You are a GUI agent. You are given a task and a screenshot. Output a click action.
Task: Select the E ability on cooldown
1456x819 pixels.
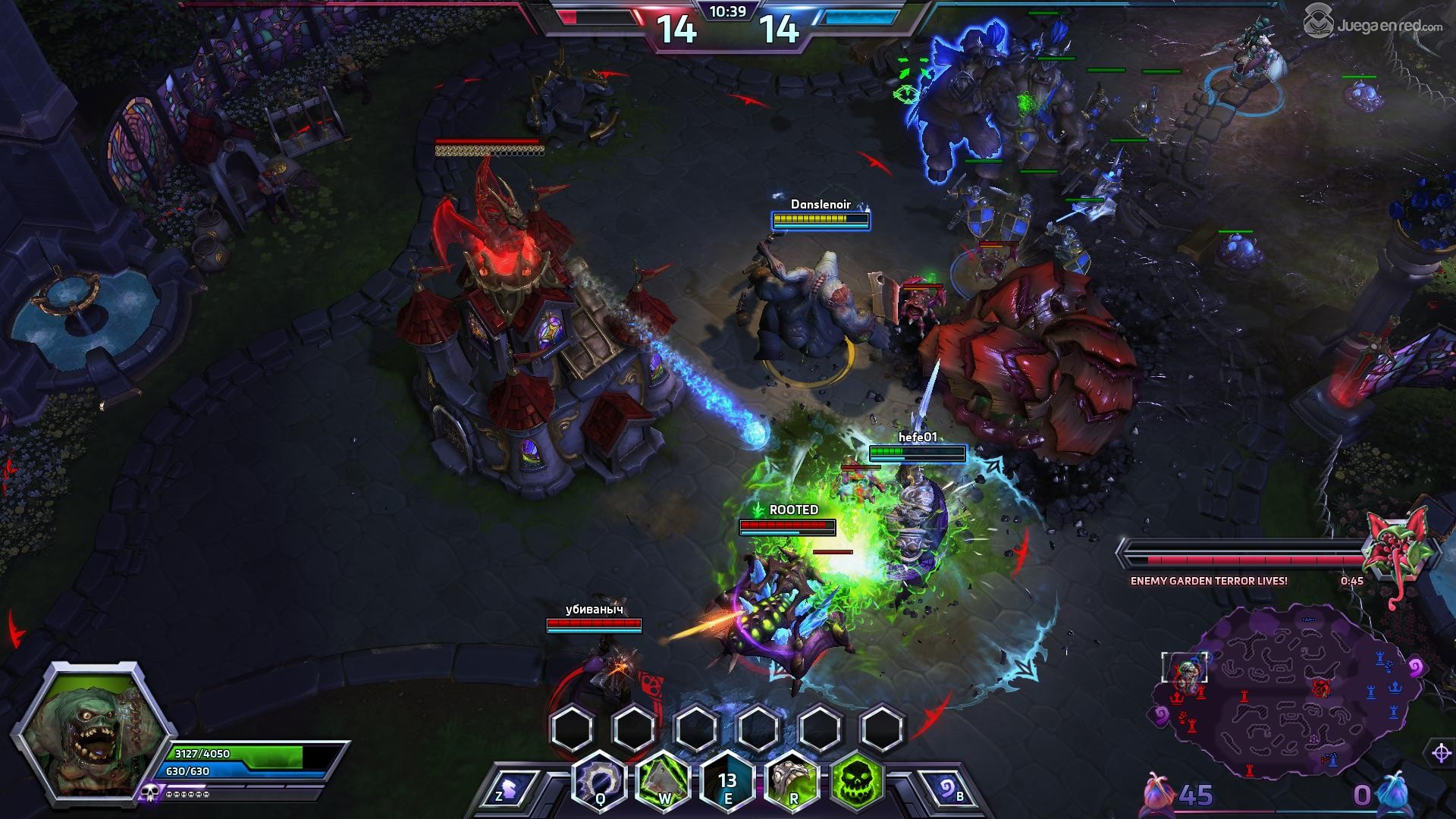tap(728, 780)
